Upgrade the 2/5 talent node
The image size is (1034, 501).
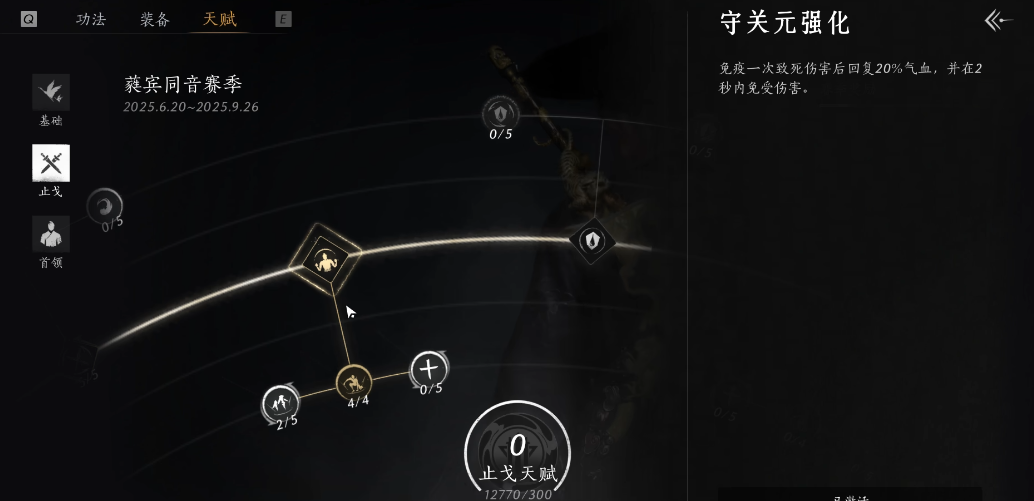(280, 403)
